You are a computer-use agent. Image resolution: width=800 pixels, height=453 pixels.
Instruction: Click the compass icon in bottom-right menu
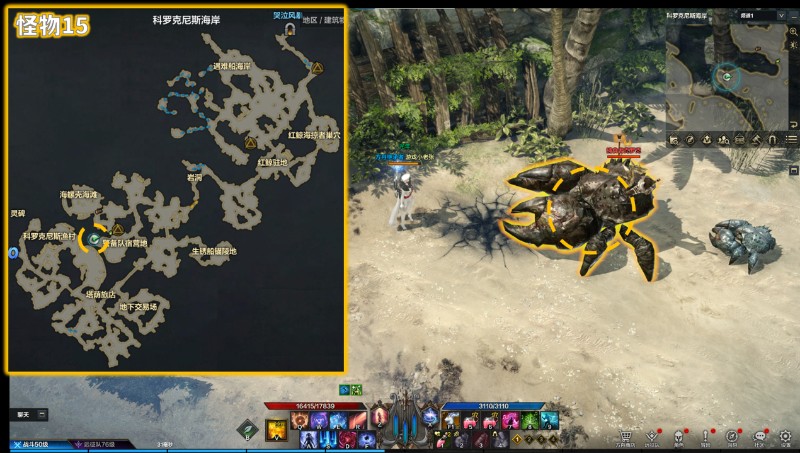pos(732,437)
